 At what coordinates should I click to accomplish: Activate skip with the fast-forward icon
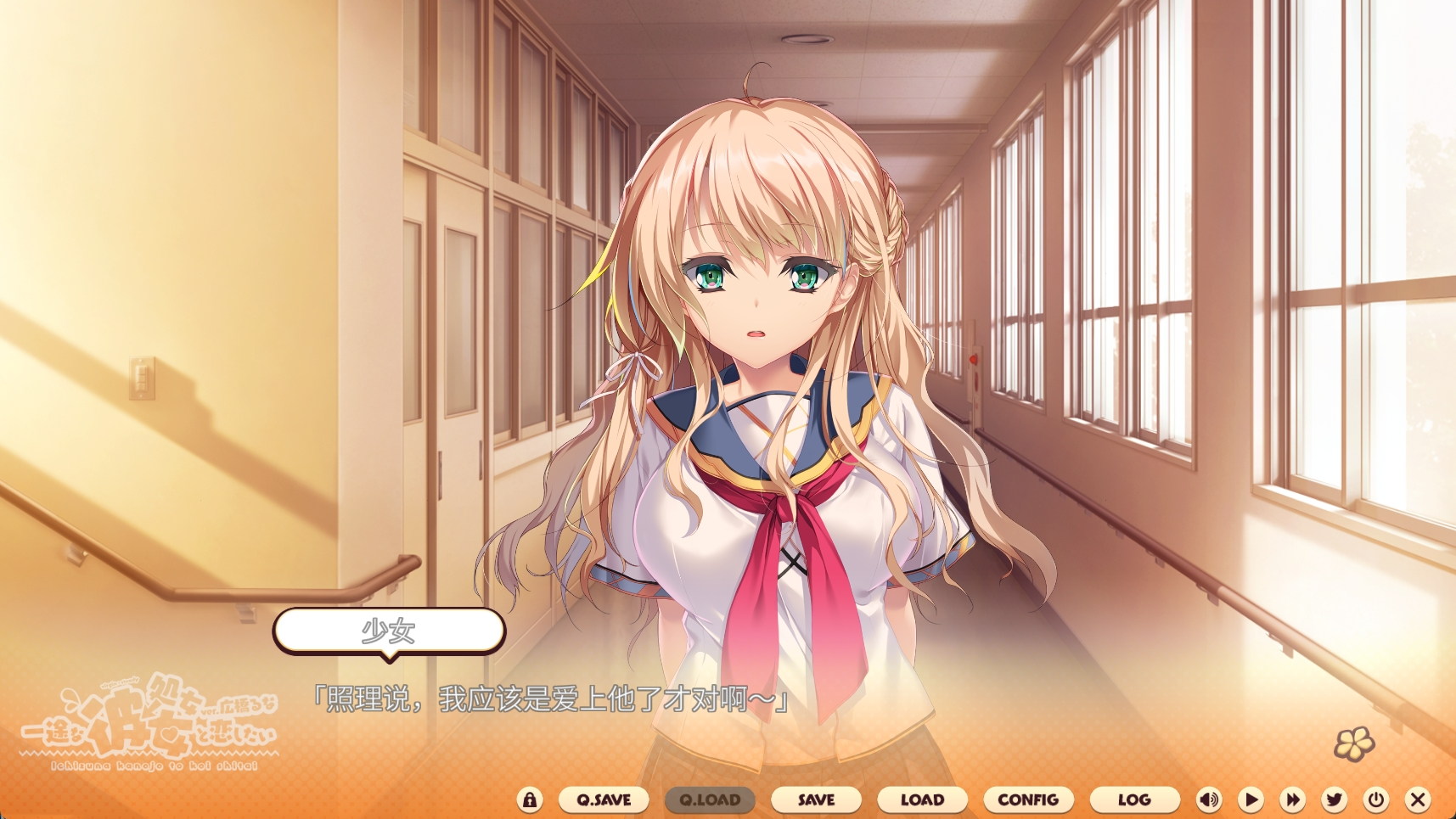[1292, 799]
